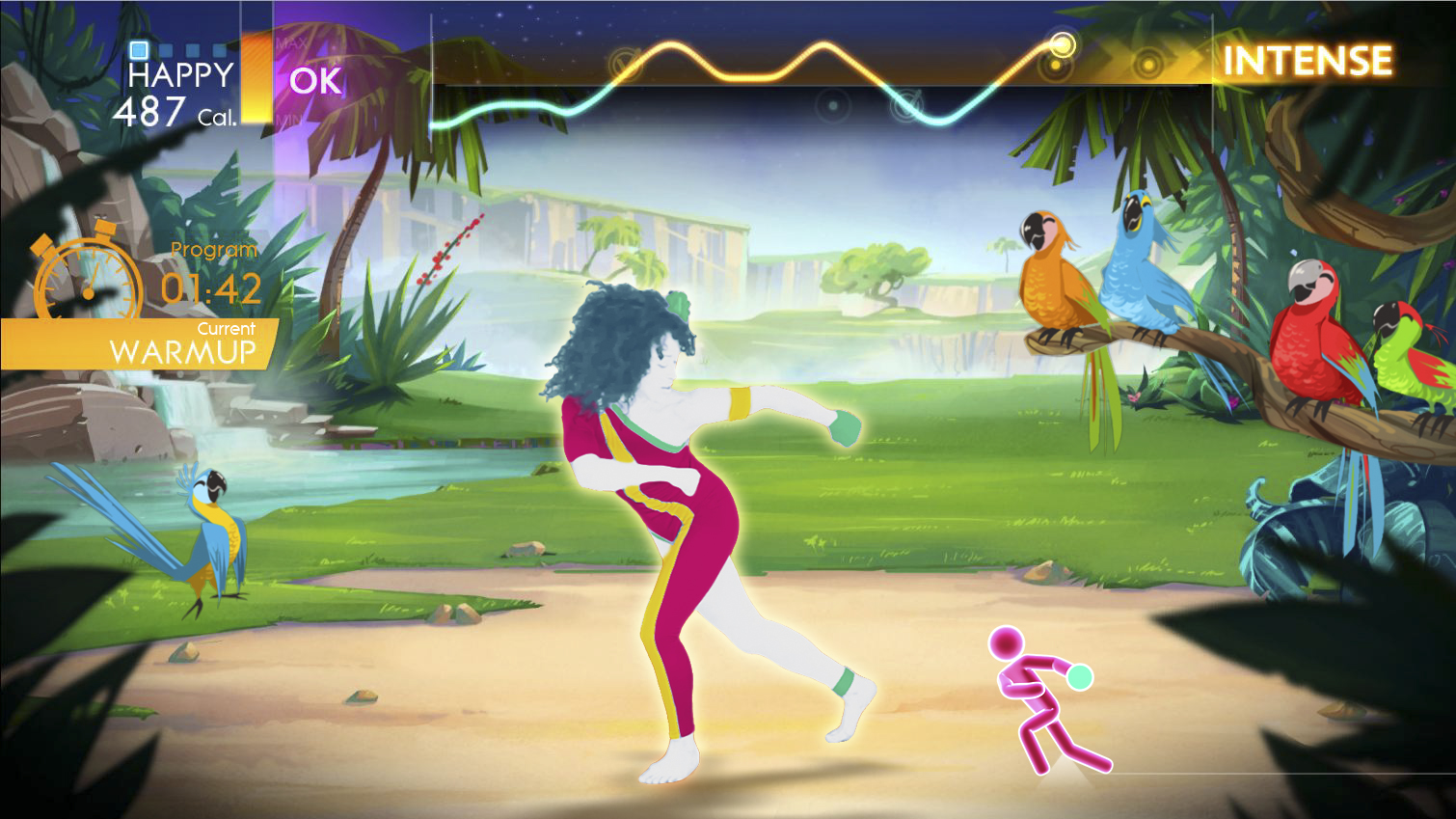Enable the second player square indicator
Screen dimensions: 1456x819
pyautogui.click(x=164, y=49)
